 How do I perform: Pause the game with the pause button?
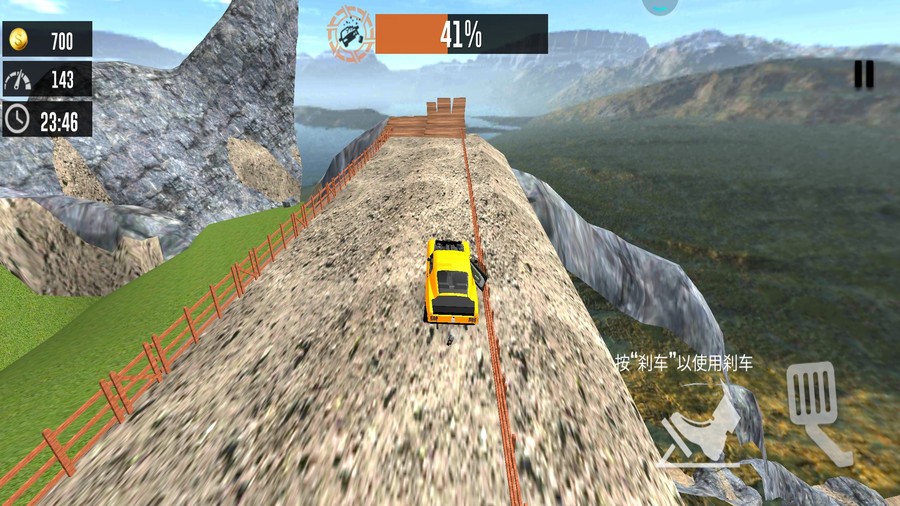[864, 74]
